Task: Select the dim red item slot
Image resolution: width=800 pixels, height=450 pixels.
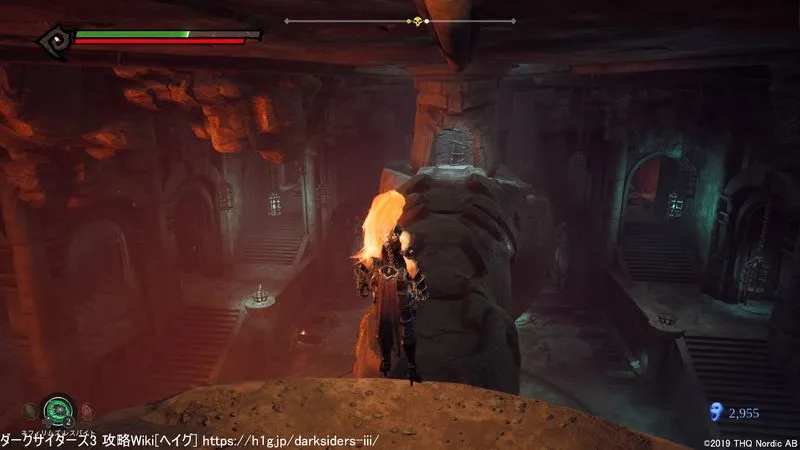Action: 86,410
